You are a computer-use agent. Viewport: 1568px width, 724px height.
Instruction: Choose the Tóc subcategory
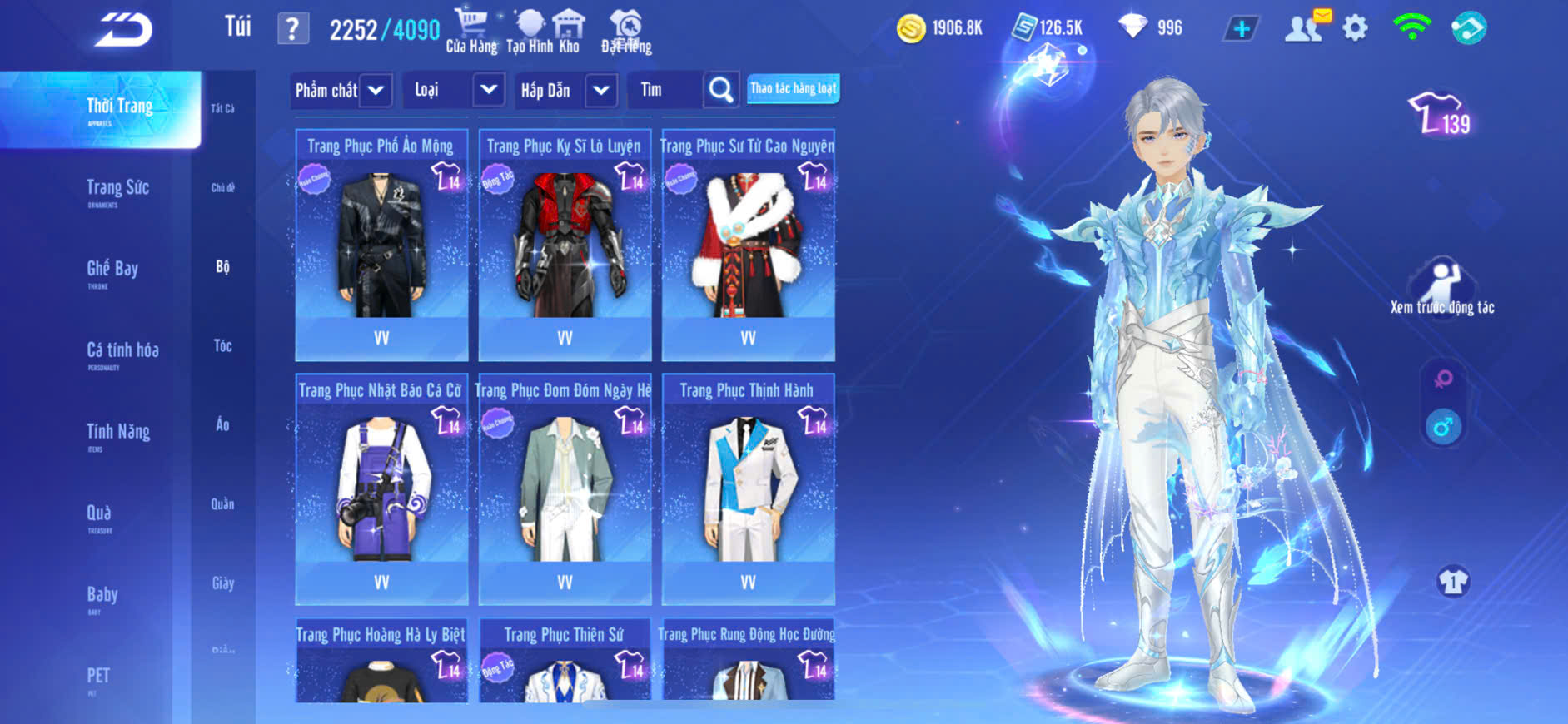222,345
